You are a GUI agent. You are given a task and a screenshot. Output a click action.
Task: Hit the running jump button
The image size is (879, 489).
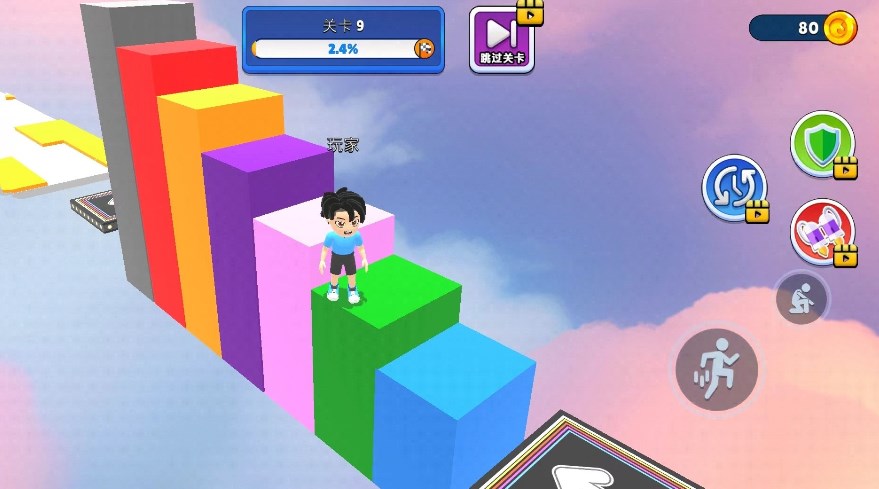[x=716, y=370]
